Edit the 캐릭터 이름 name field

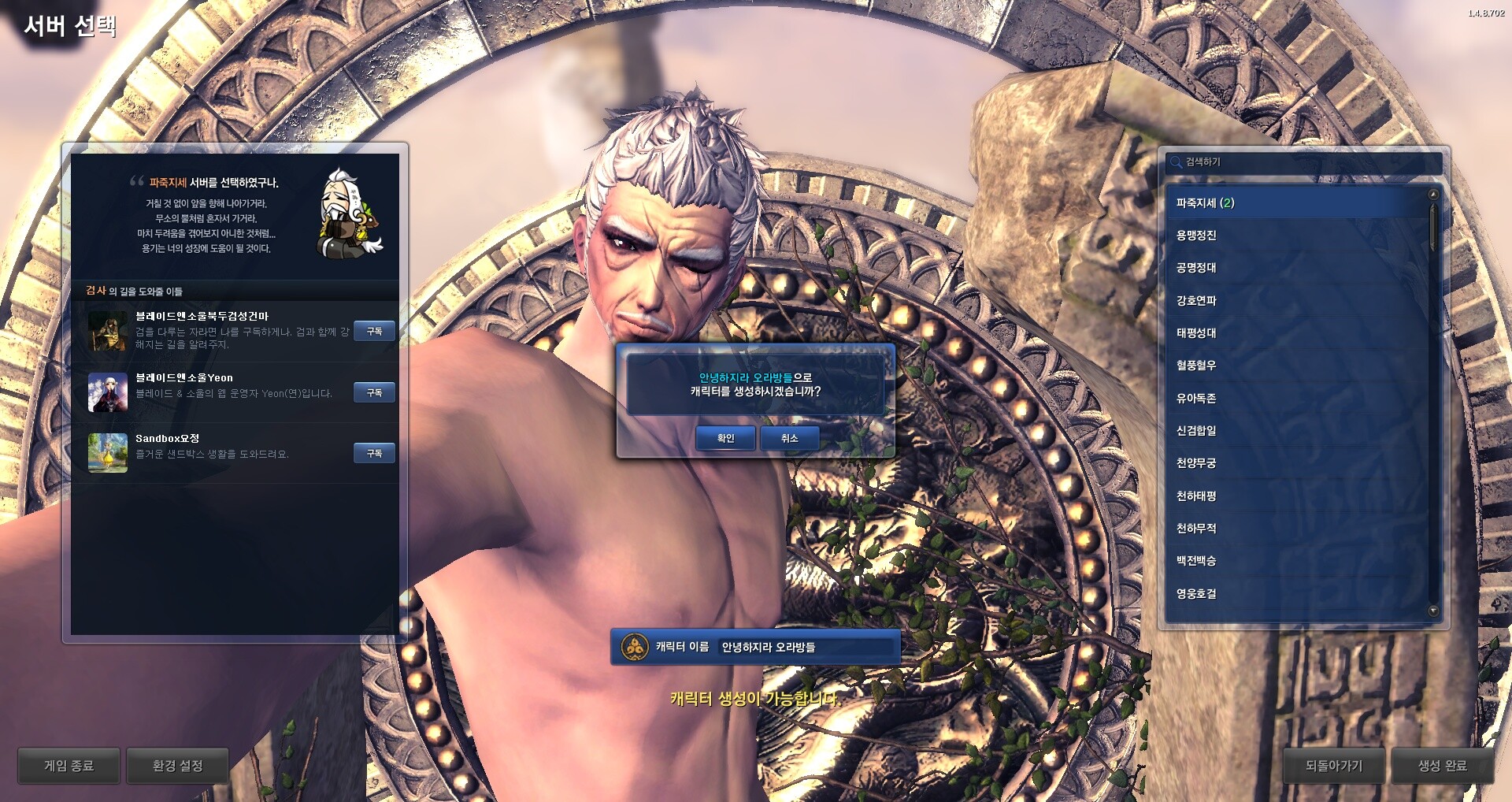point(807,648)
